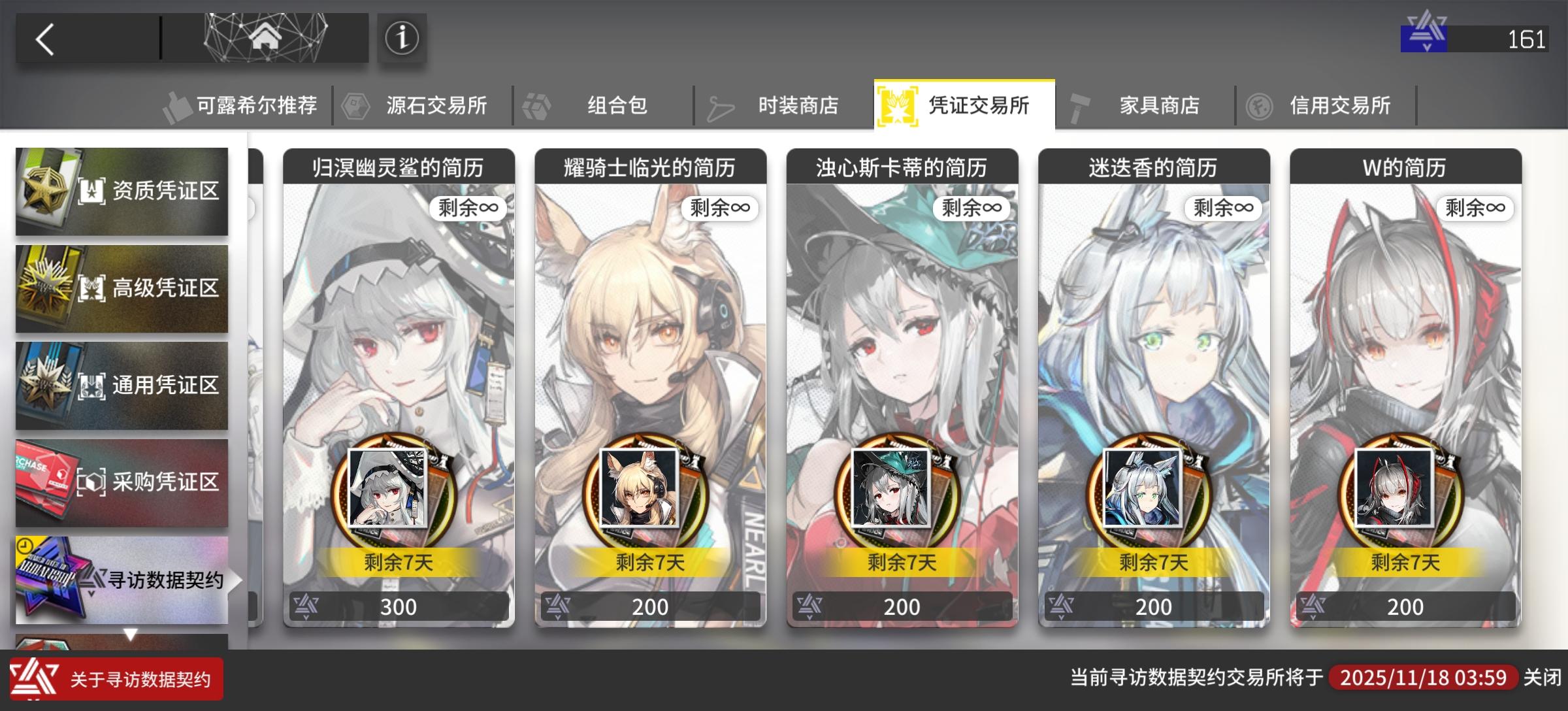The width and height of the screenshot is (1568, 711).
Task: Select the 高级凭证区 category
Action: point(122,288)
